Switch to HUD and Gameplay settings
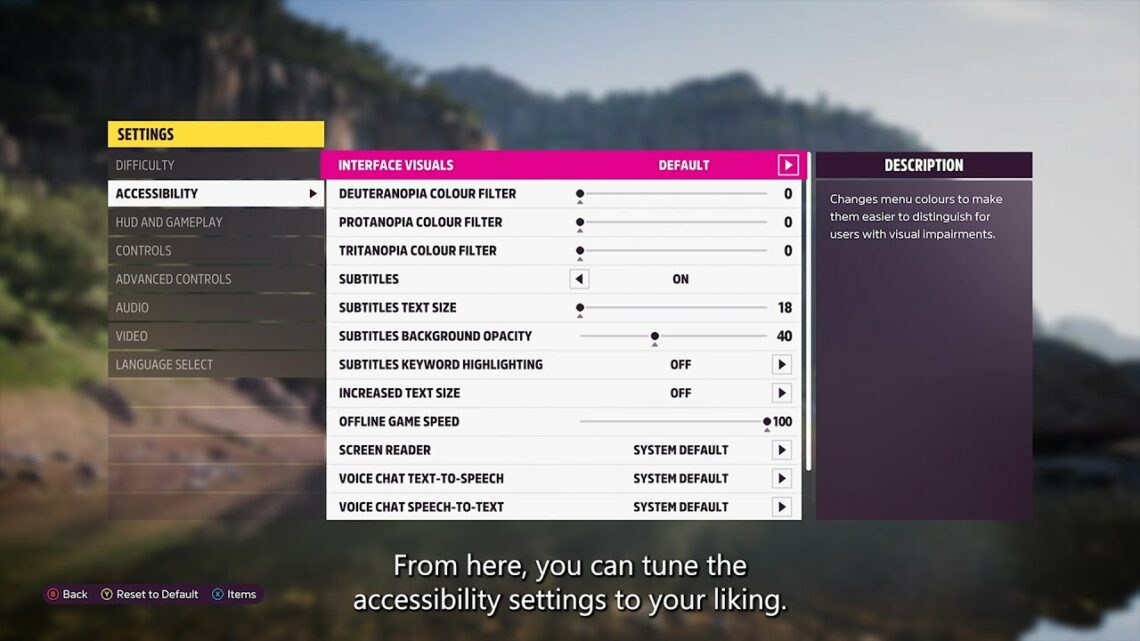 (169, 222)
